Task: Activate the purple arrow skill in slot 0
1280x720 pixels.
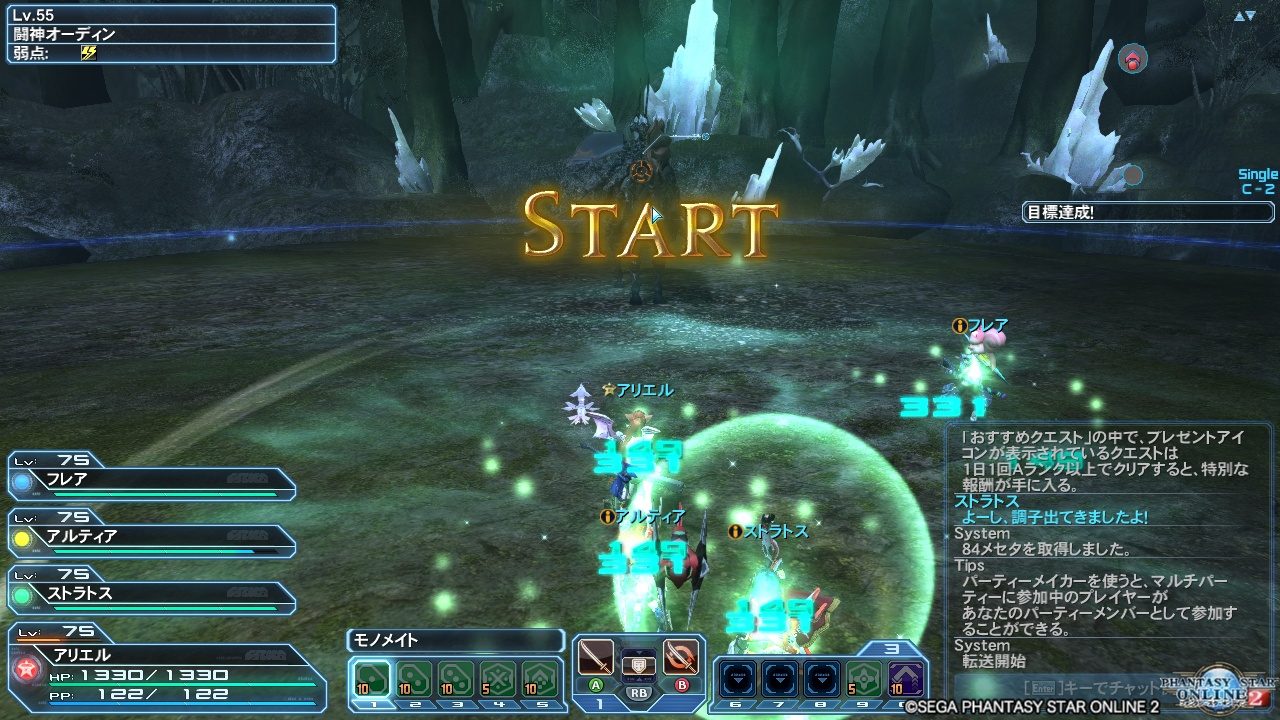Action: click(x=906, y=679)
